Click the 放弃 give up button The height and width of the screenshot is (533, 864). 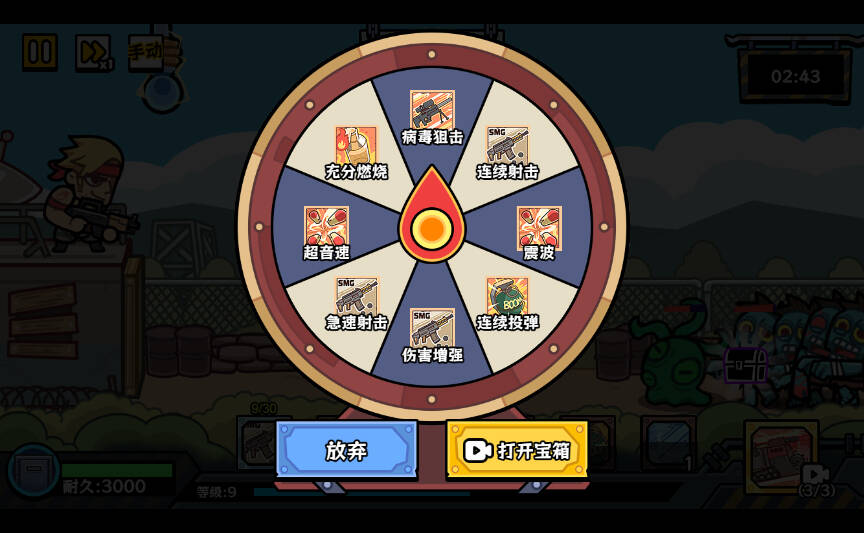coord(346,450)
